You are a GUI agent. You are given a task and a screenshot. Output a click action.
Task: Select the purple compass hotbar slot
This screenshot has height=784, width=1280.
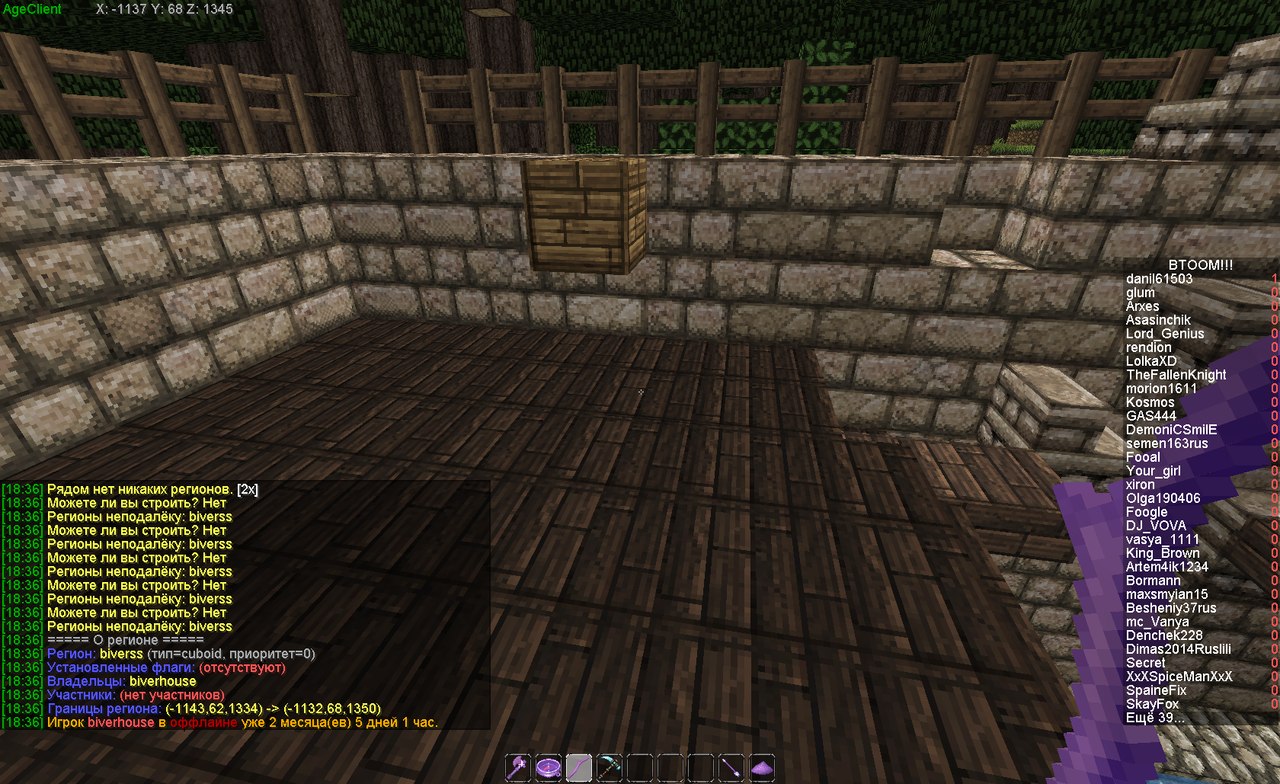pyautogui.click(x=548, y=767)
